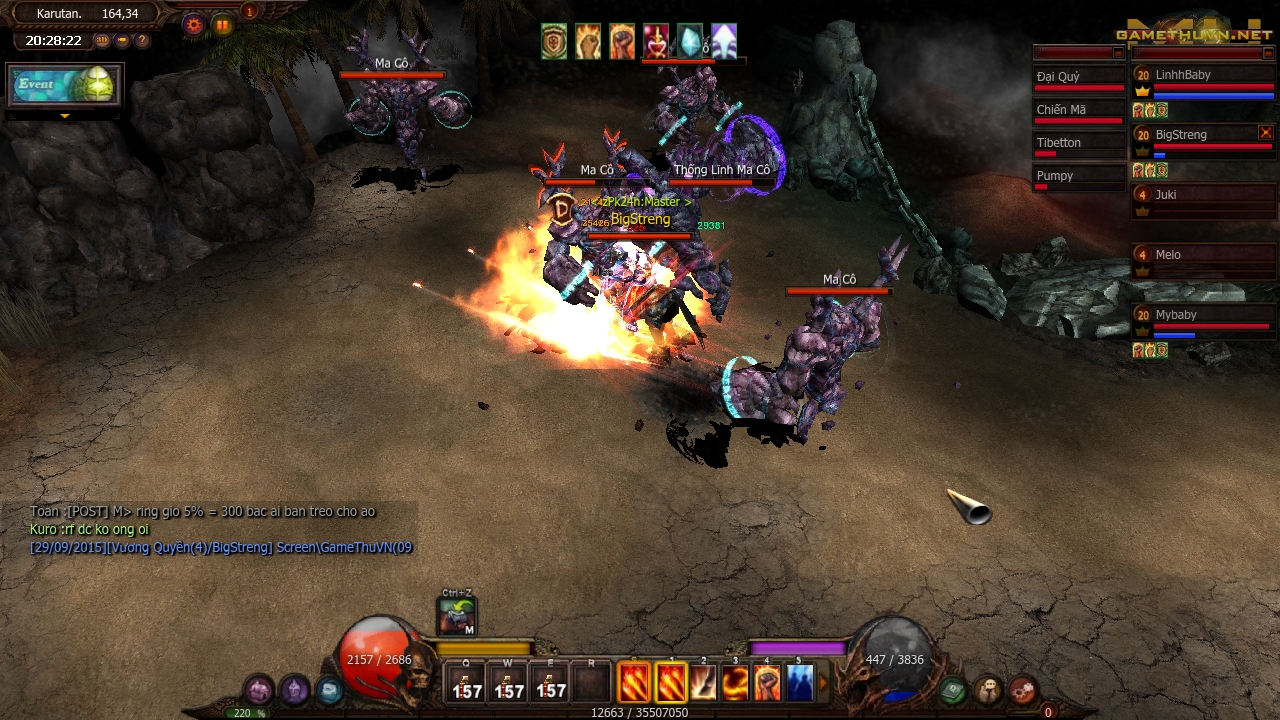This screenshot has height=720, width=1280.
Task: Remove BigStreng from party with the X
Action: [x=1266, y=131]
